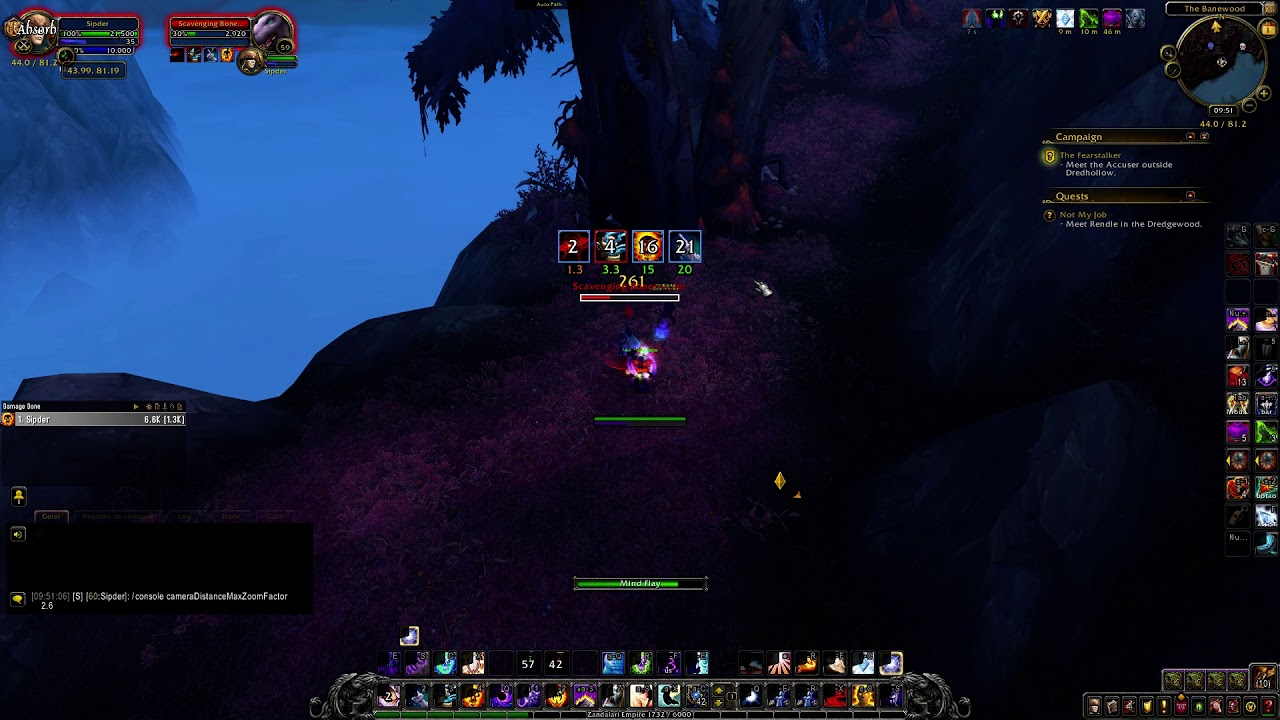Click the play arrow on the Damage Done header
1280x720 pixels.
(135, 406)
